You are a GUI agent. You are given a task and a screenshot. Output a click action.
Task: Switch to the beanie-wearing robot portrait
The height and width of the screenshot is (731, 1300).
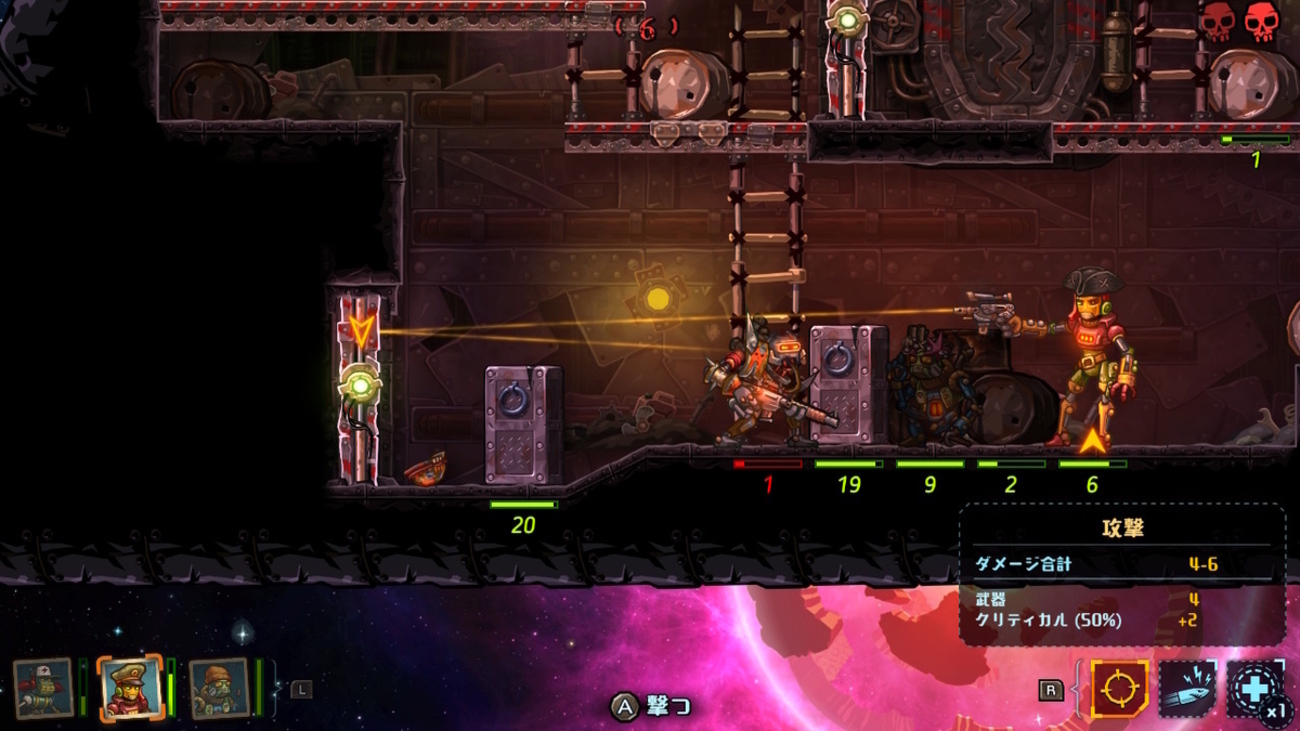(218, 688)
